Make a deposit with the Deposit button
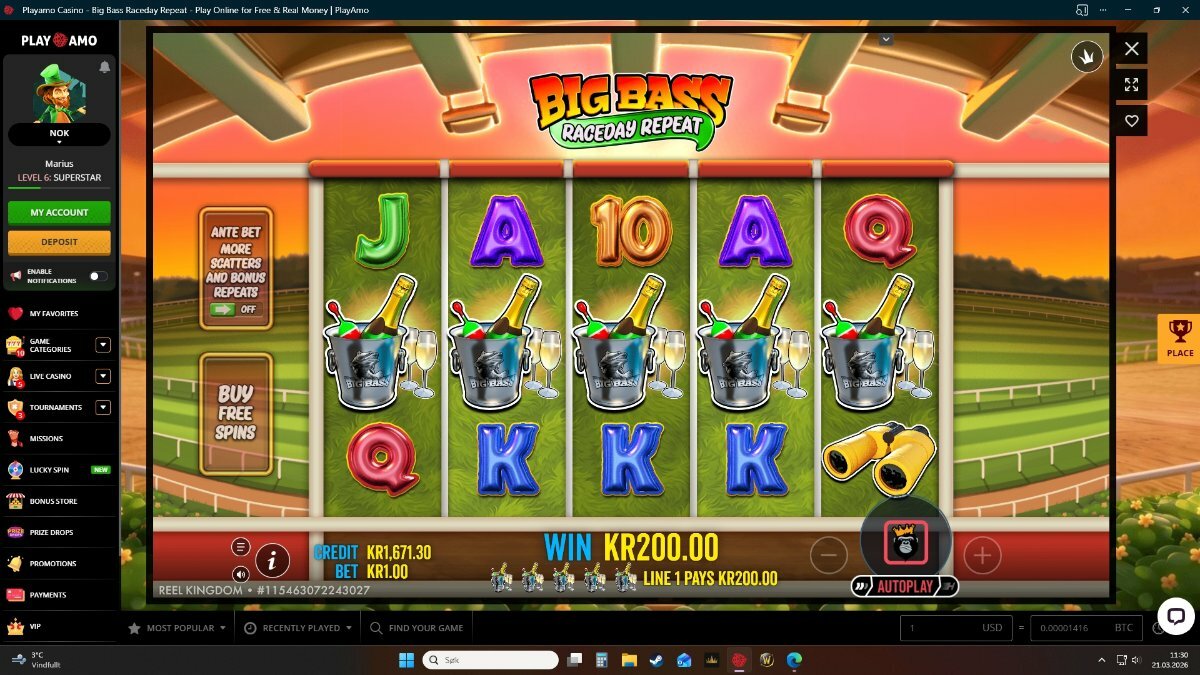 click(59, 242)
